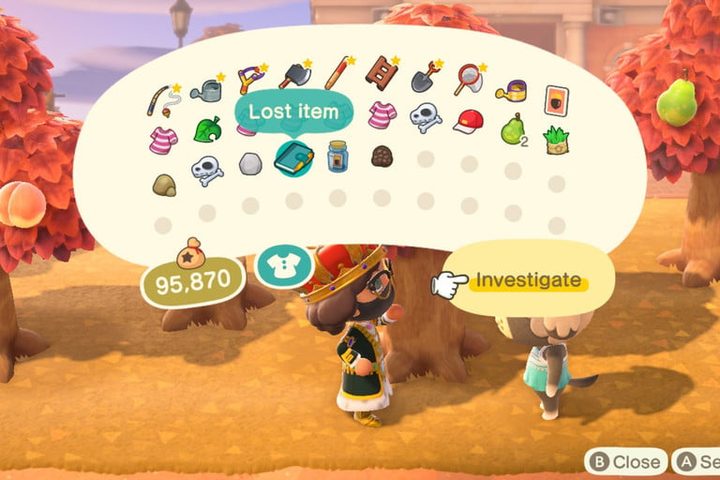Open the DIY recipe card item

pyautogui.click(x=555, y=100)
